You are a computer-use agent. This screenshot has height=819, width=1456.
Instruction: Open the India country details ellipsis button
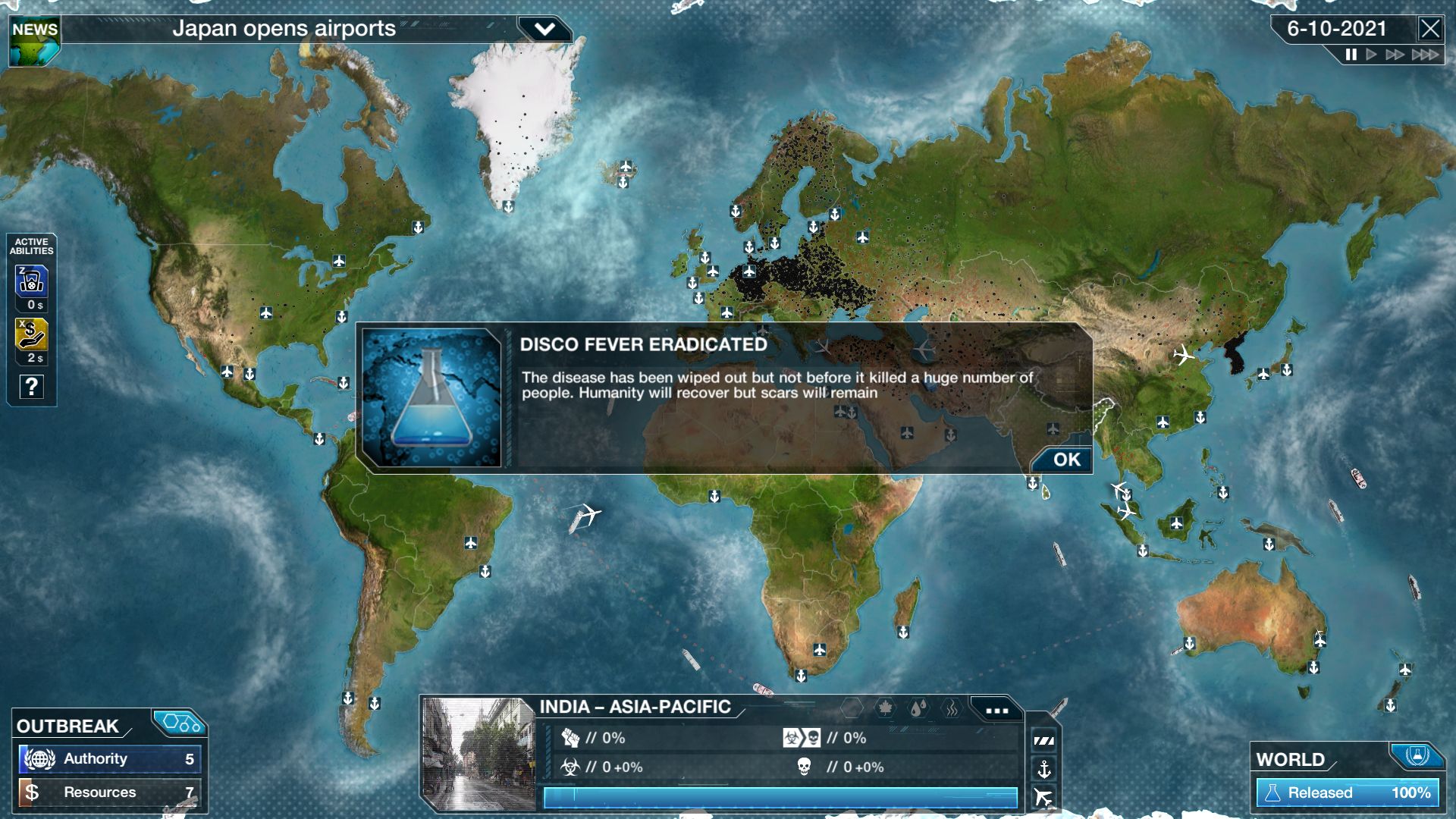click(x=996, y=711)
